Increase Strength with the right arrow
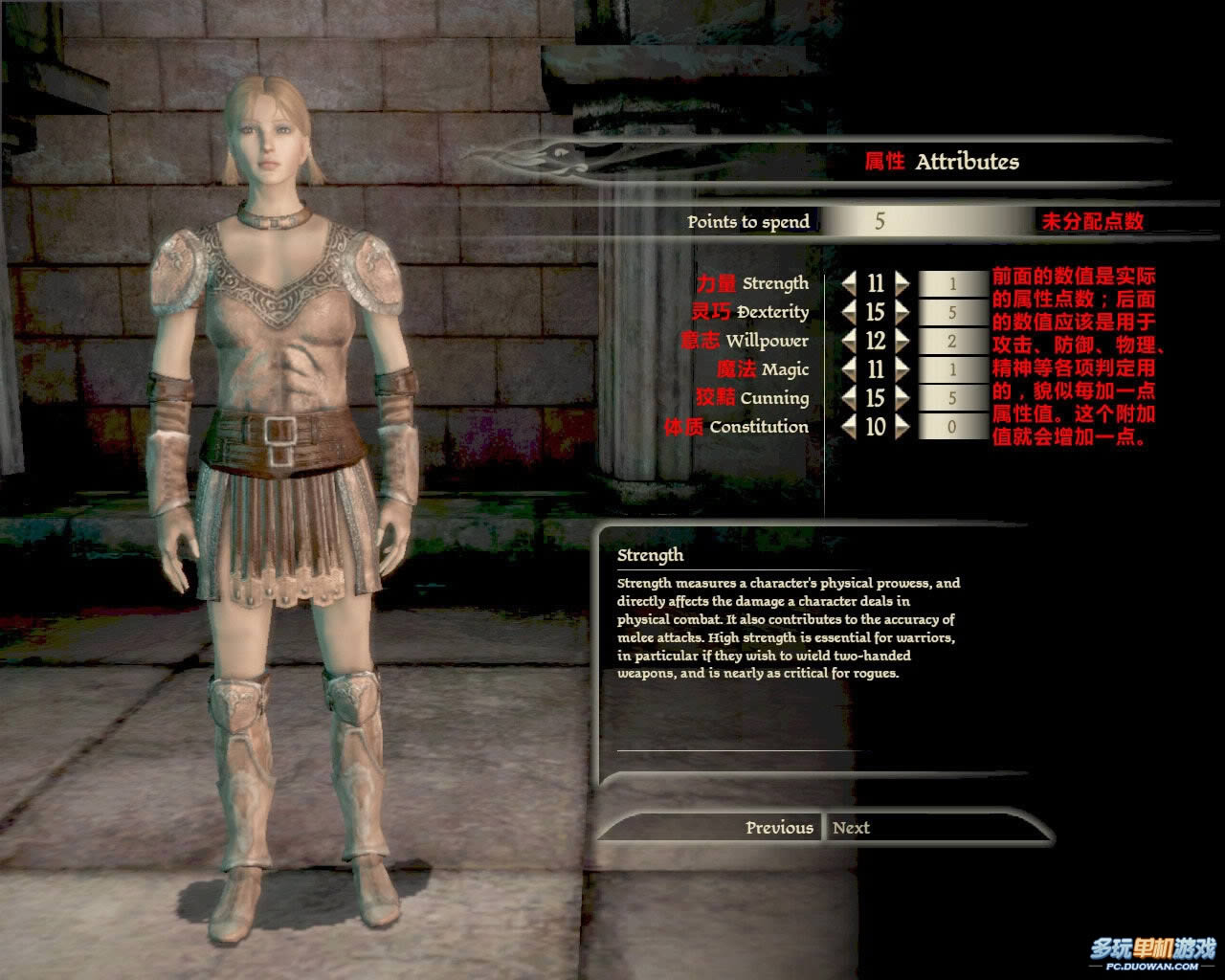 pyautogui.click(x=902, y=283)
